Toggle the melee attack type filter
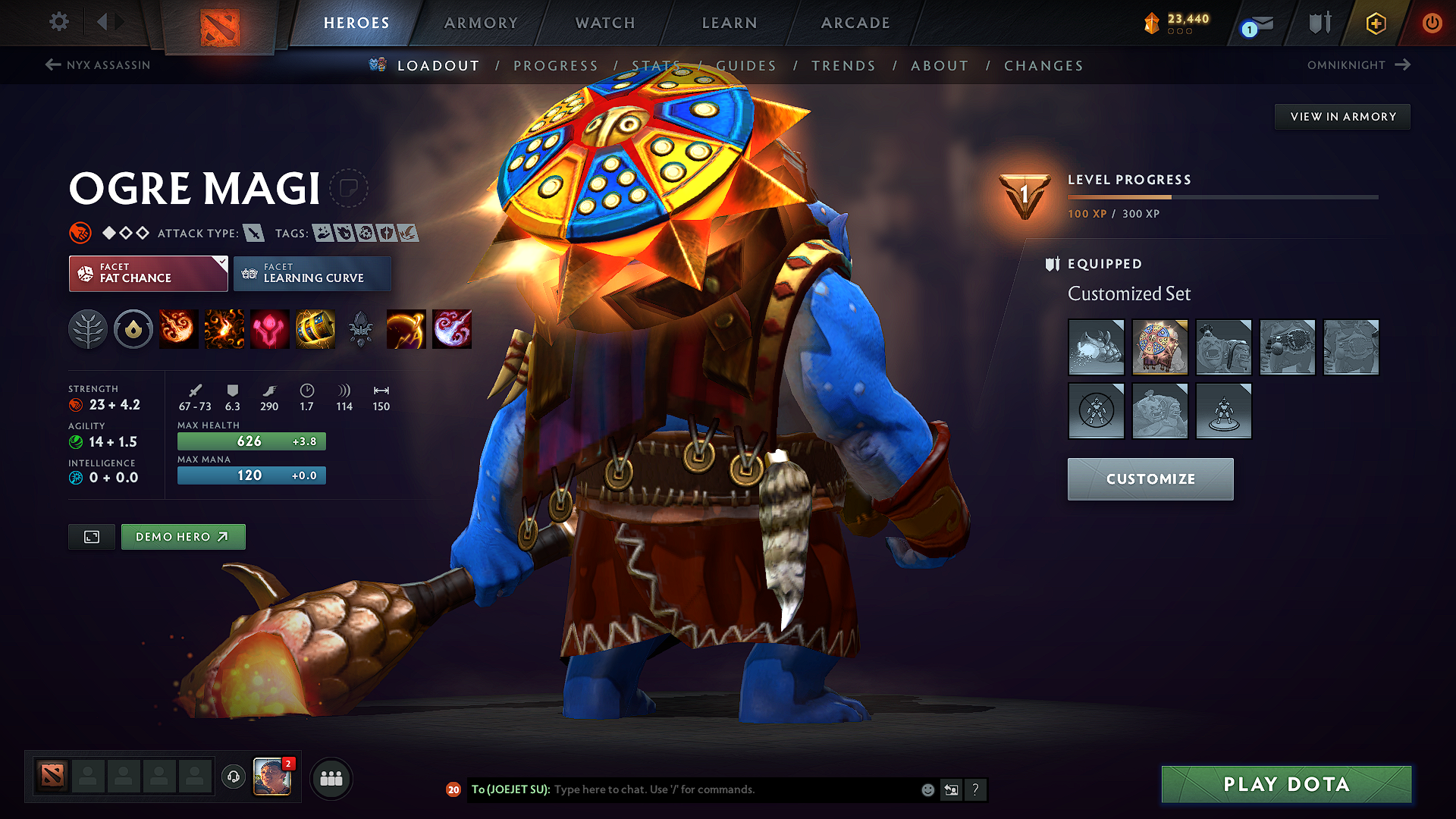Image resolution: width=1456 pixels, height=819 pixels. point(255,233)
